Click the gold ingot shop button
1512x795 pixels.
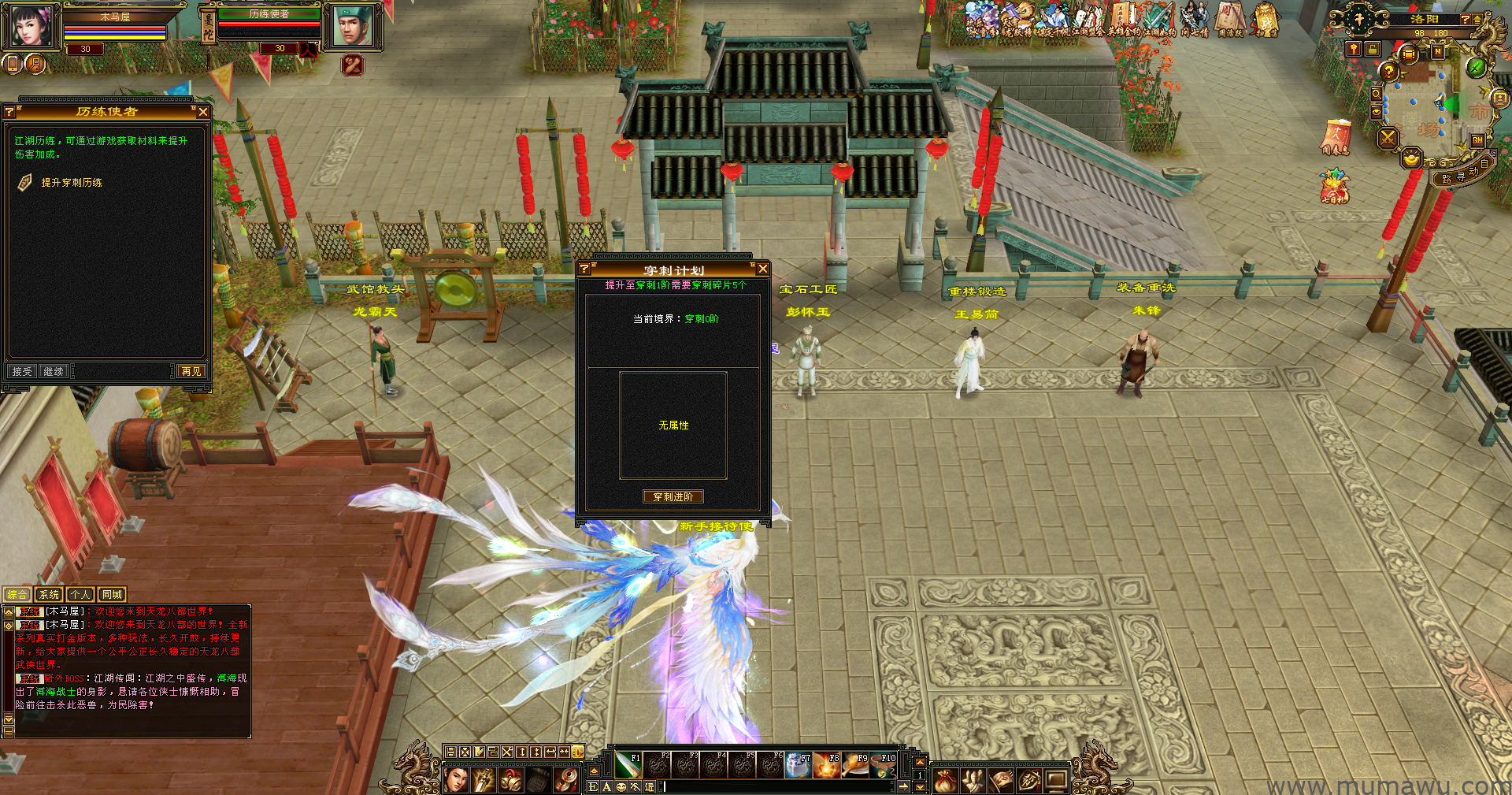coord(1411,160)
